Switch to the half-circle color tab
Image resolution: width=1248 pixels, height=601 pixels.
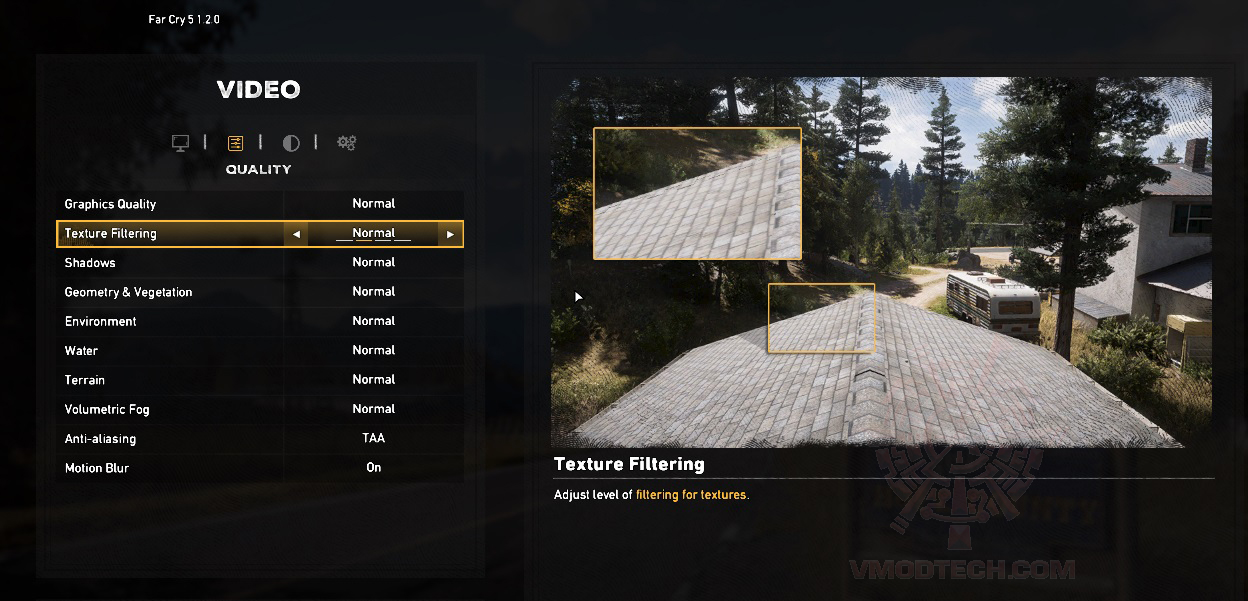click(x=291, y=143)
